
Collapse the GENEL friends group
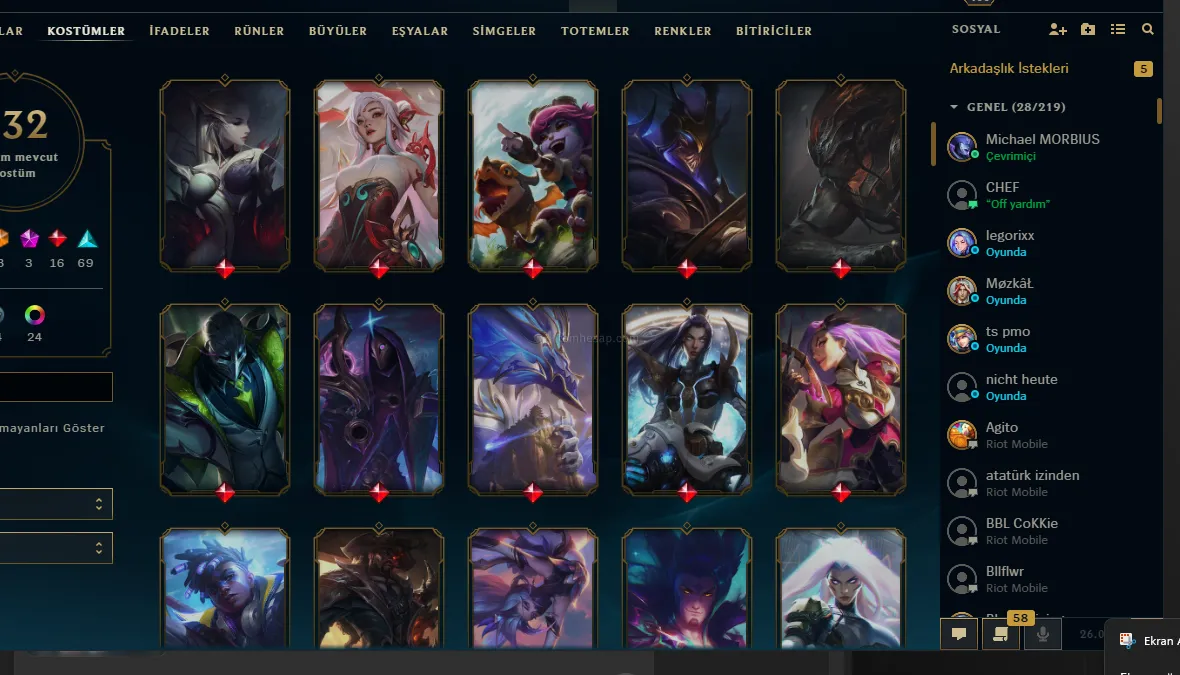pyautogui.click(x=954, y=107)
